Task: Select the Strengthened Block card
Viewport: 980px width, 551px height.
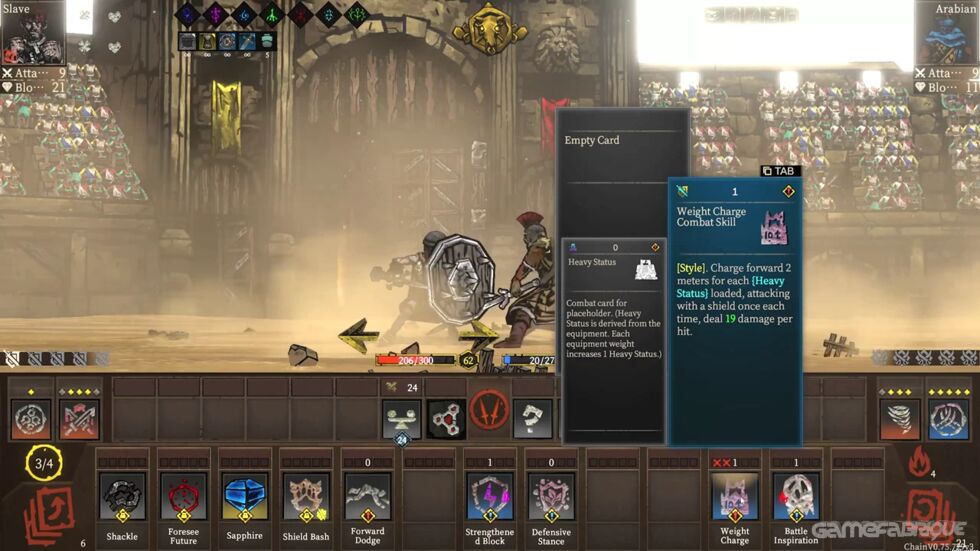Action: point(490,497)
